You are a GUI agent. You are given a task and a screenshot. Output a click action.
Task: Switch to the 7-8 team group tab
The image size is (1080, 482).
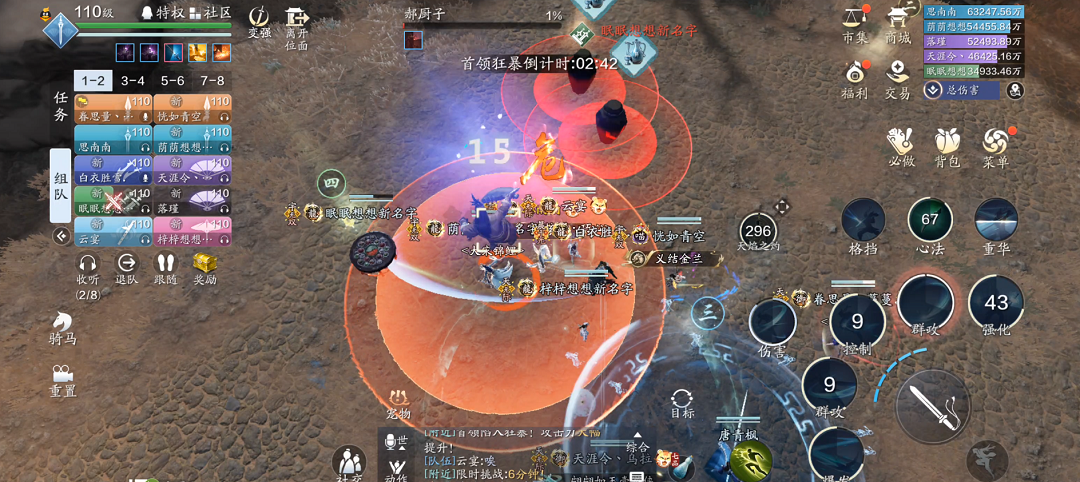point(212,81)
